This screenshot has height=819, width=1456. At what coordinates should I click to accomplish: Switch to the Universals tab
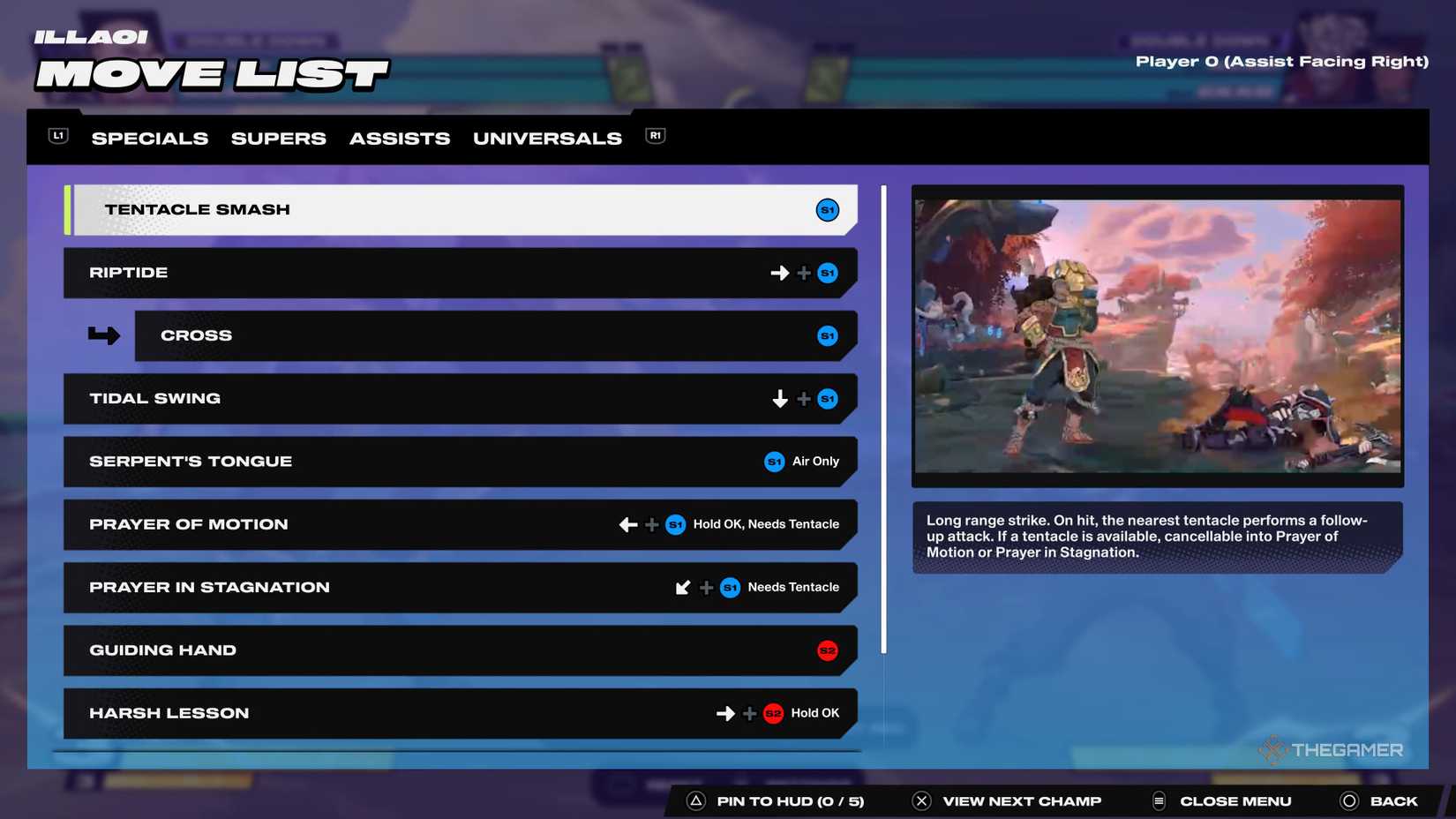546,138
